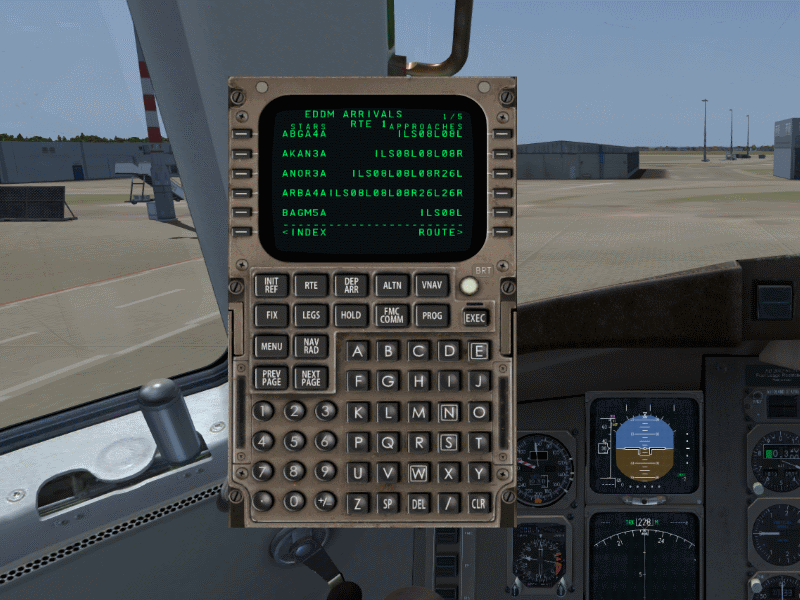Activate the EXEC key
800x600 pixels.
[x=475, y=318]
